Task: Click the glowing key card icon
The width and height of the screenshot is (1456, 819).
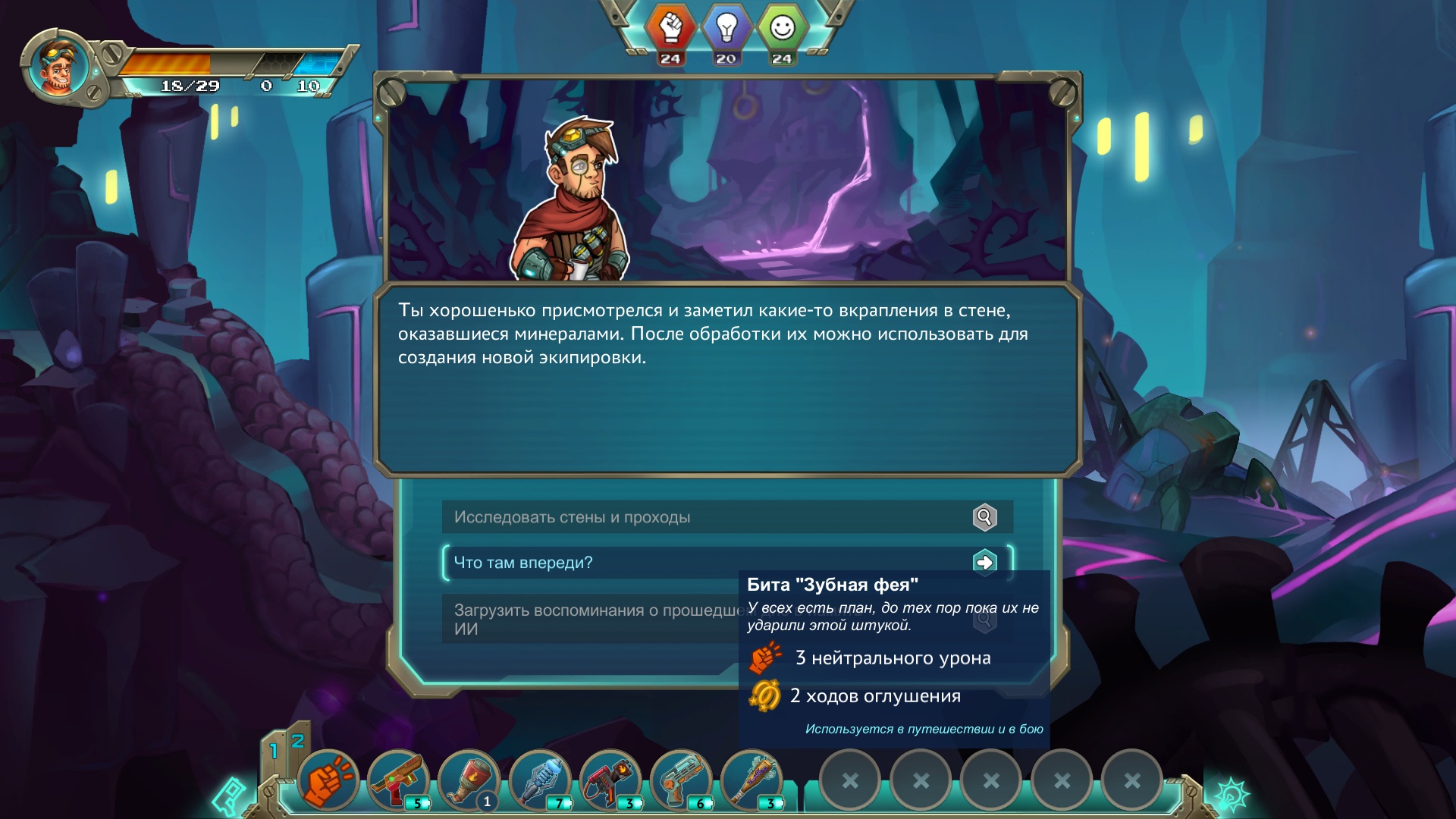Action: (230, 795)
